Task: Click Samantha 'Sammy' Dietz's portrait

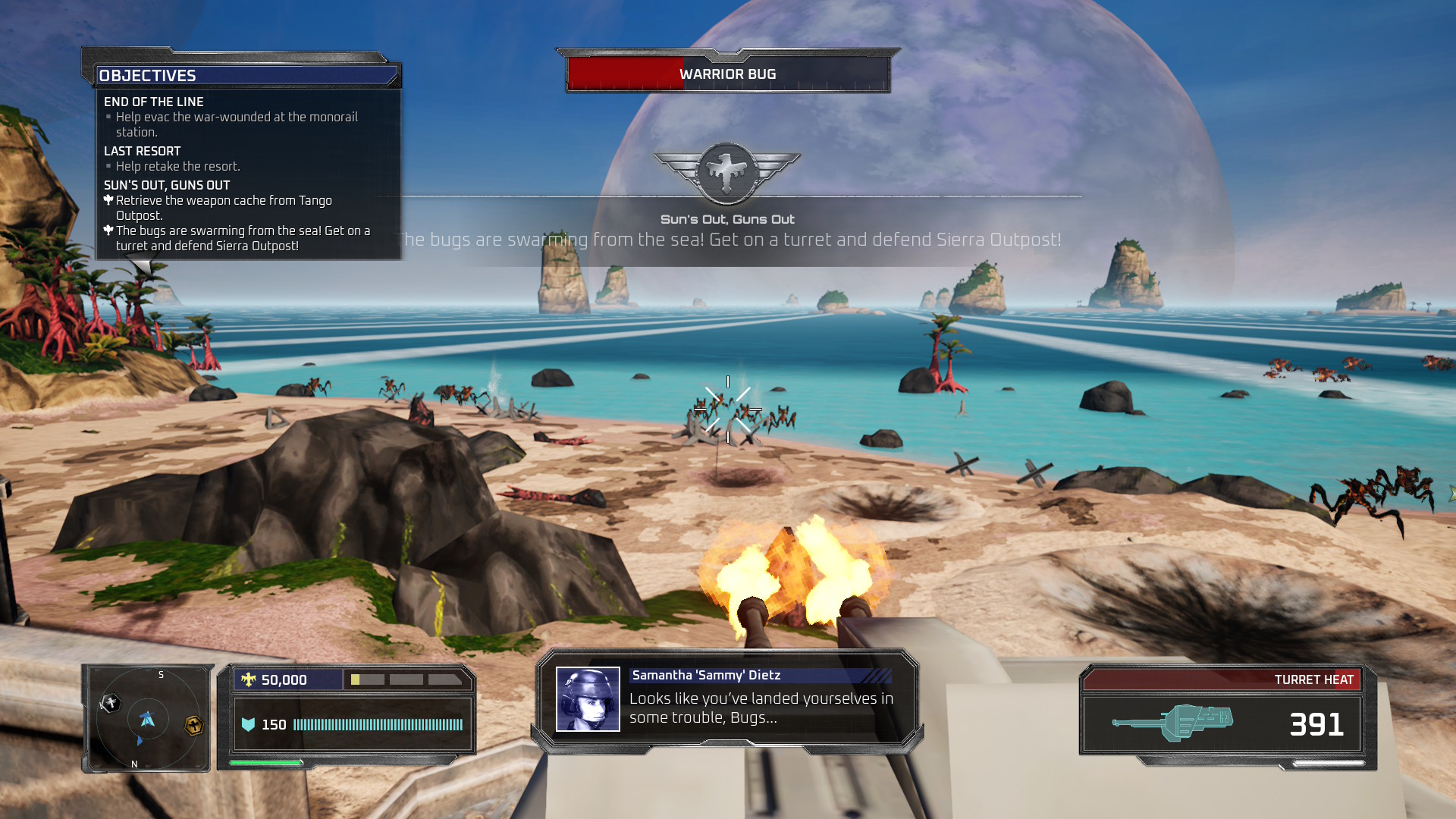Action: click(588, 699)
